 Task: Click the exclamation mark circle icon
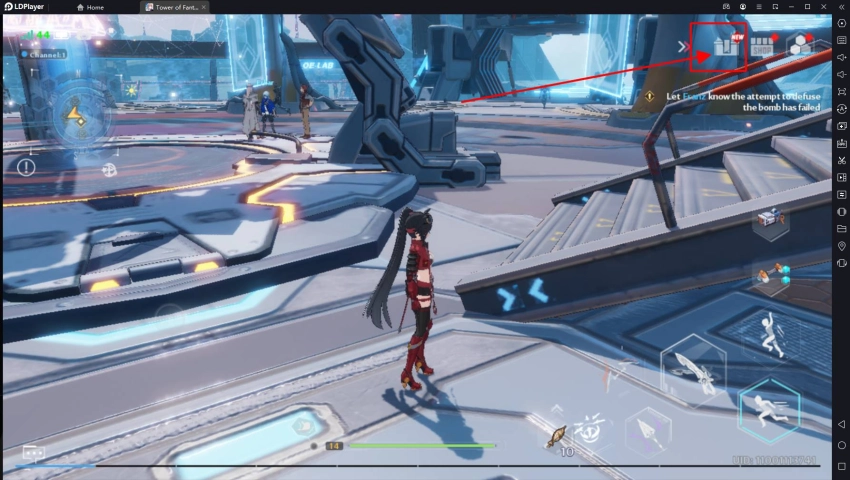(x=26, y=167)
